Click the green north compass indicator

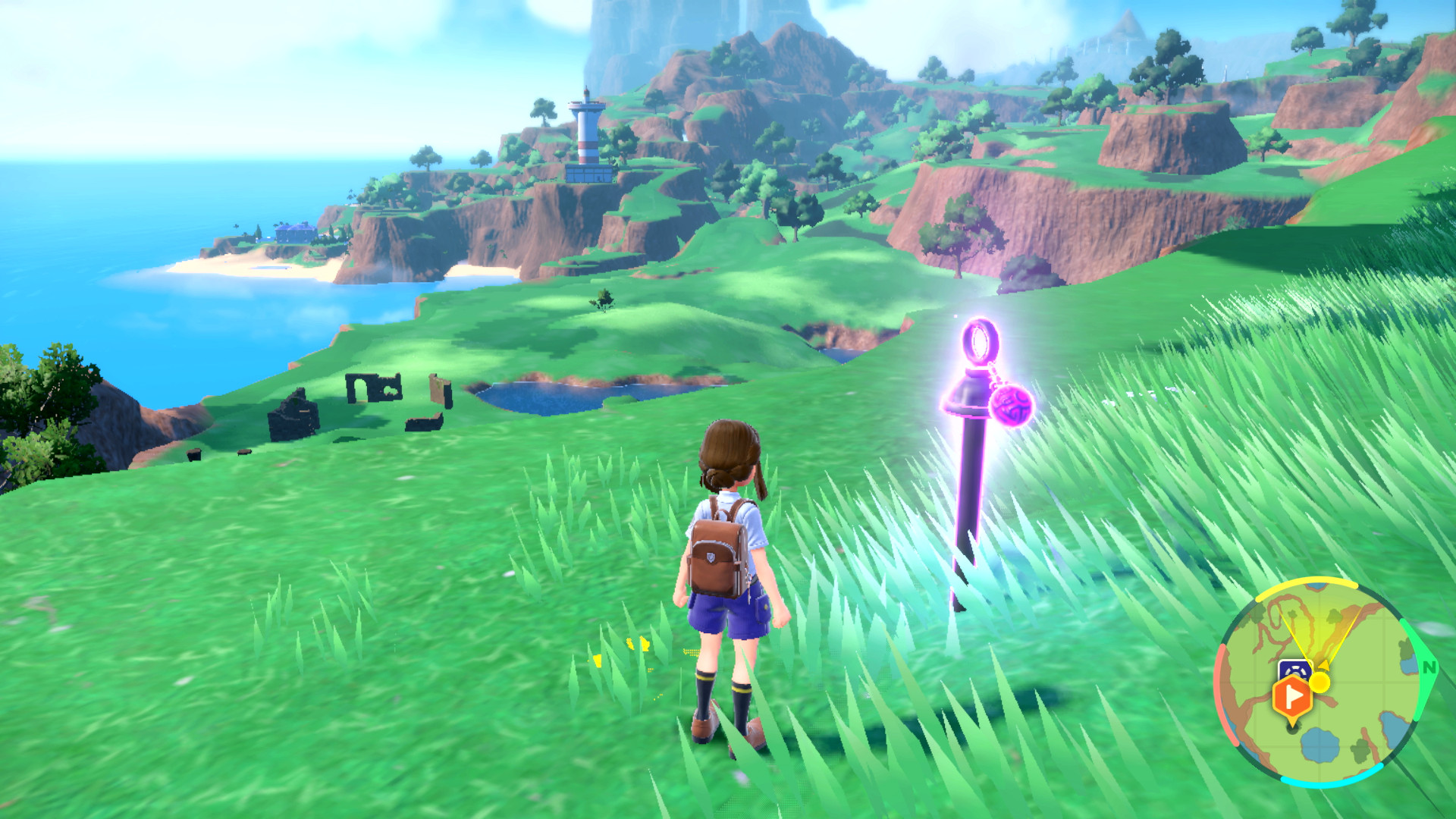[1429, 667]
